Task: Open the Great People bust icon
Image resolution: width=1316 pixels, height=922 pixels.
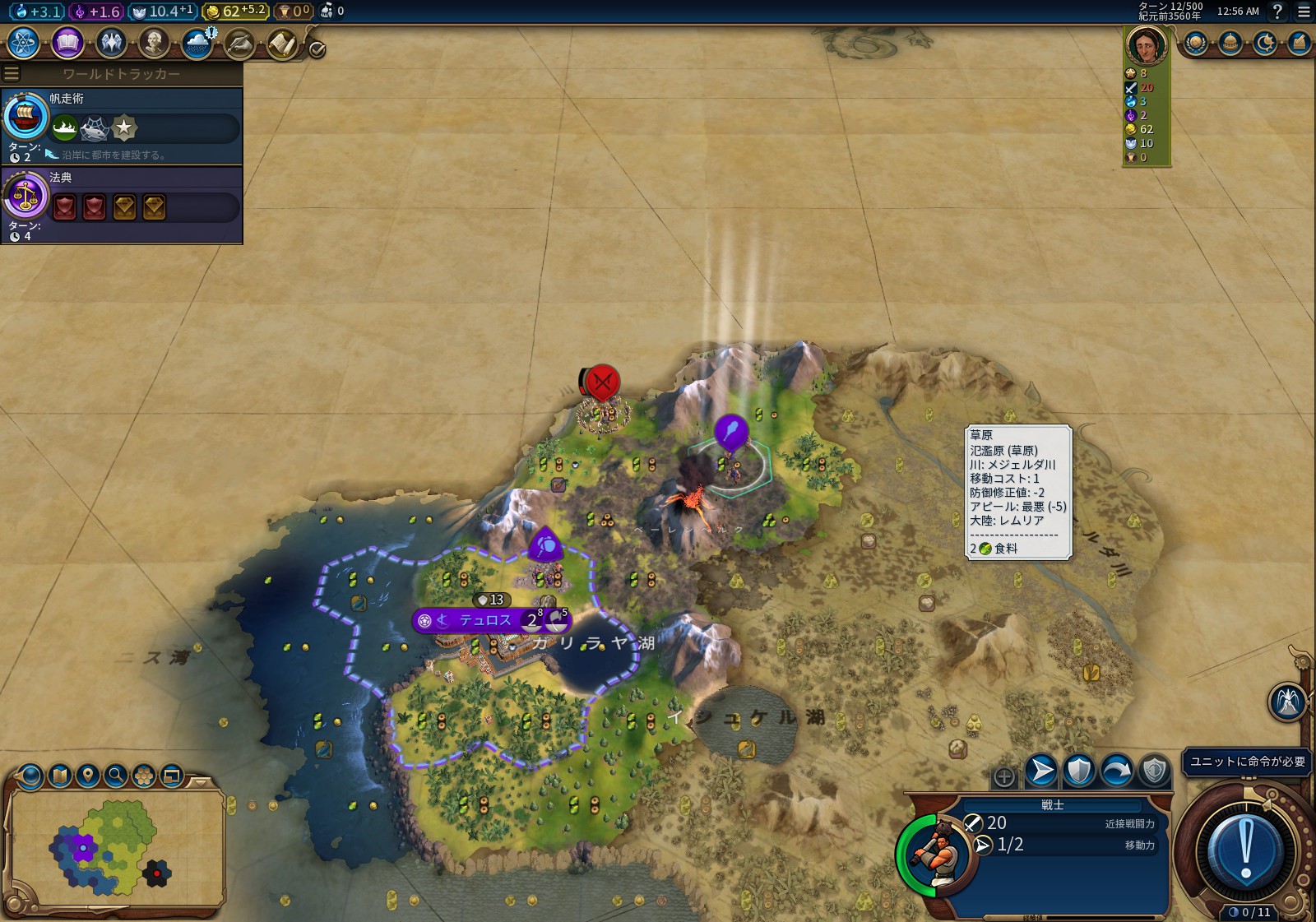Action: [x=153, y=43]
